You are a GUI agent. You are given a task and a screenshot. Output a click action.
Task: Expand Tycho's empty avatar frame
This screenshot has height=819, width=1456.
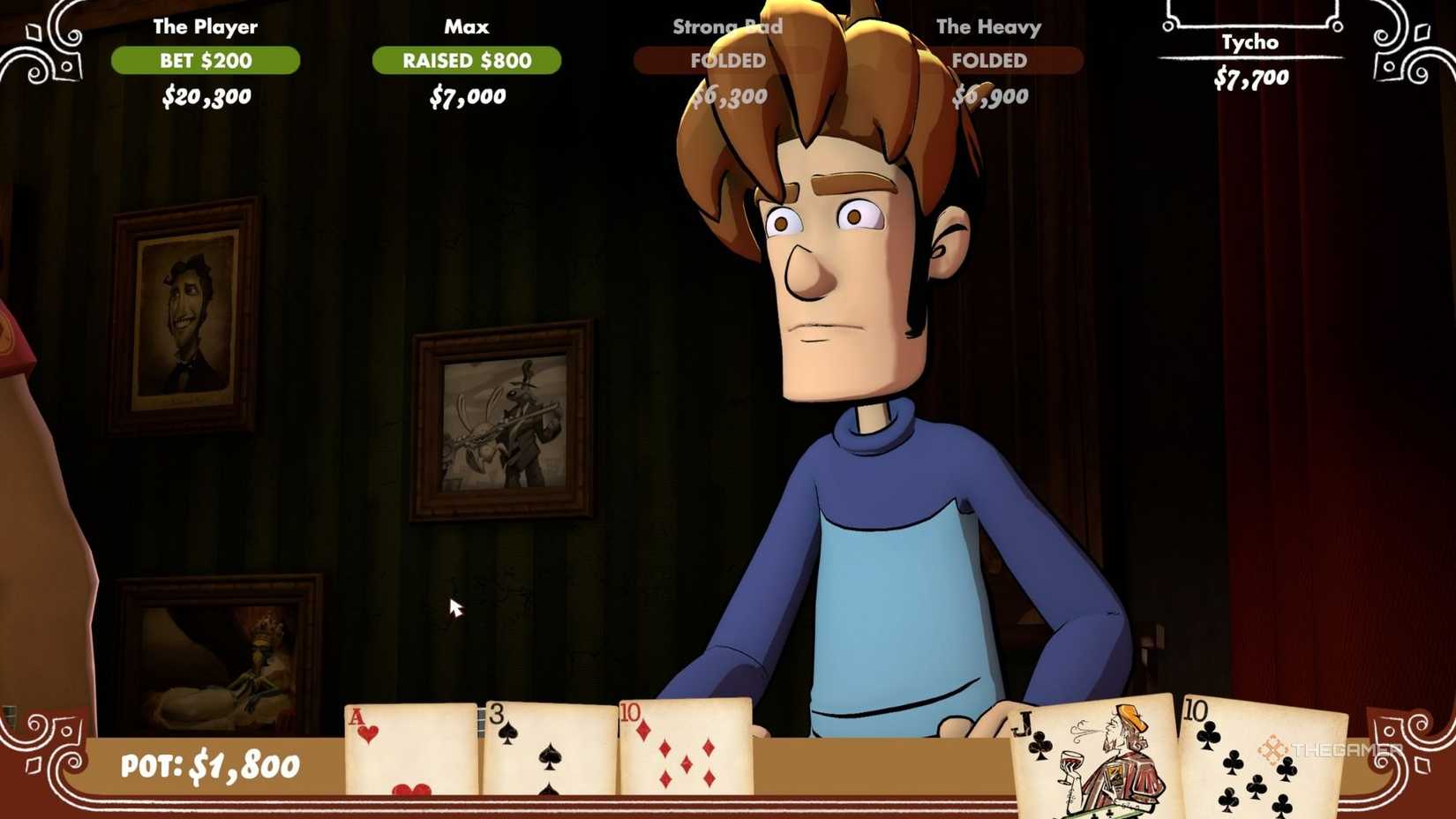1253,13
